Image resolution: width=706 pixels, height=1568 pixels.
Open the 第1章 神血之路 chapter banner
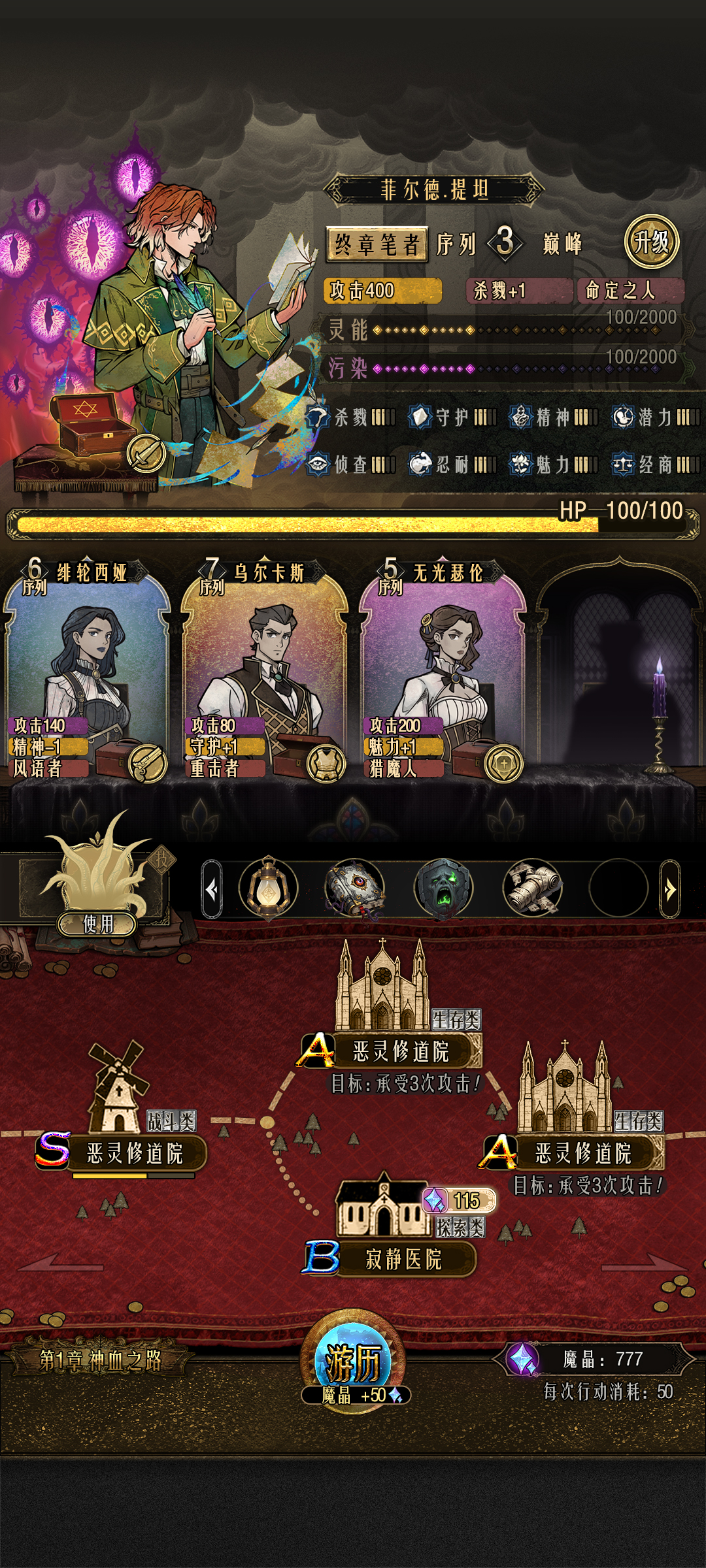(100, 1360)
